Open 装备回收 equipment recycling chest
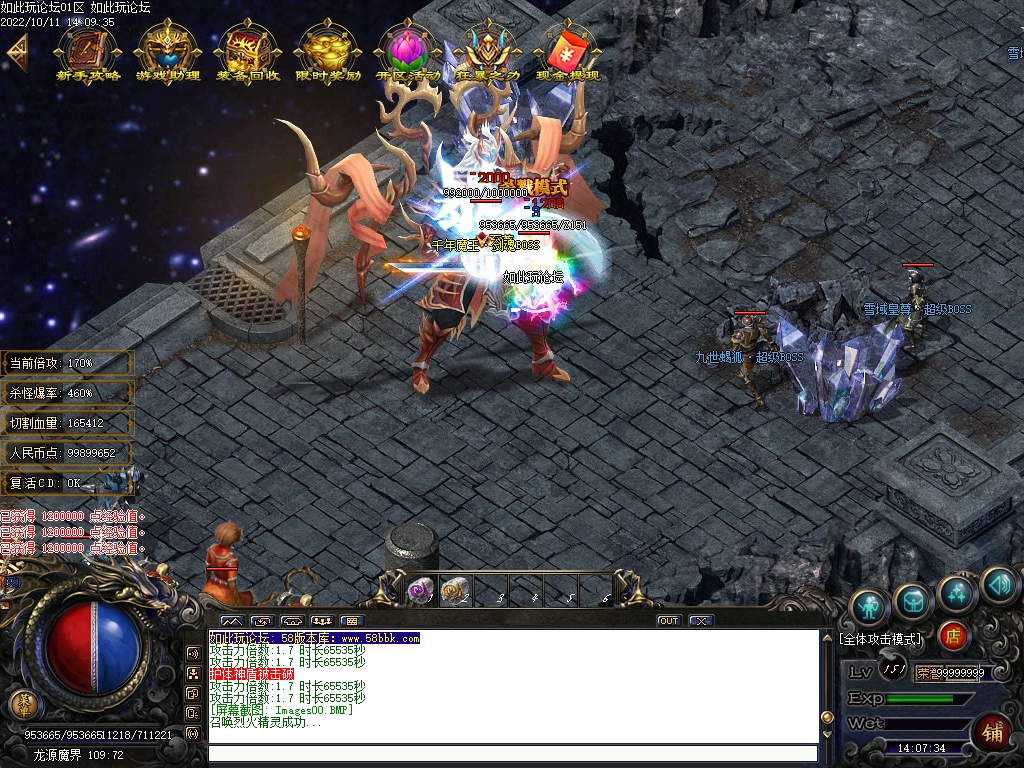The height and width of the screenshot is (768, 1024). coord(247,48)
